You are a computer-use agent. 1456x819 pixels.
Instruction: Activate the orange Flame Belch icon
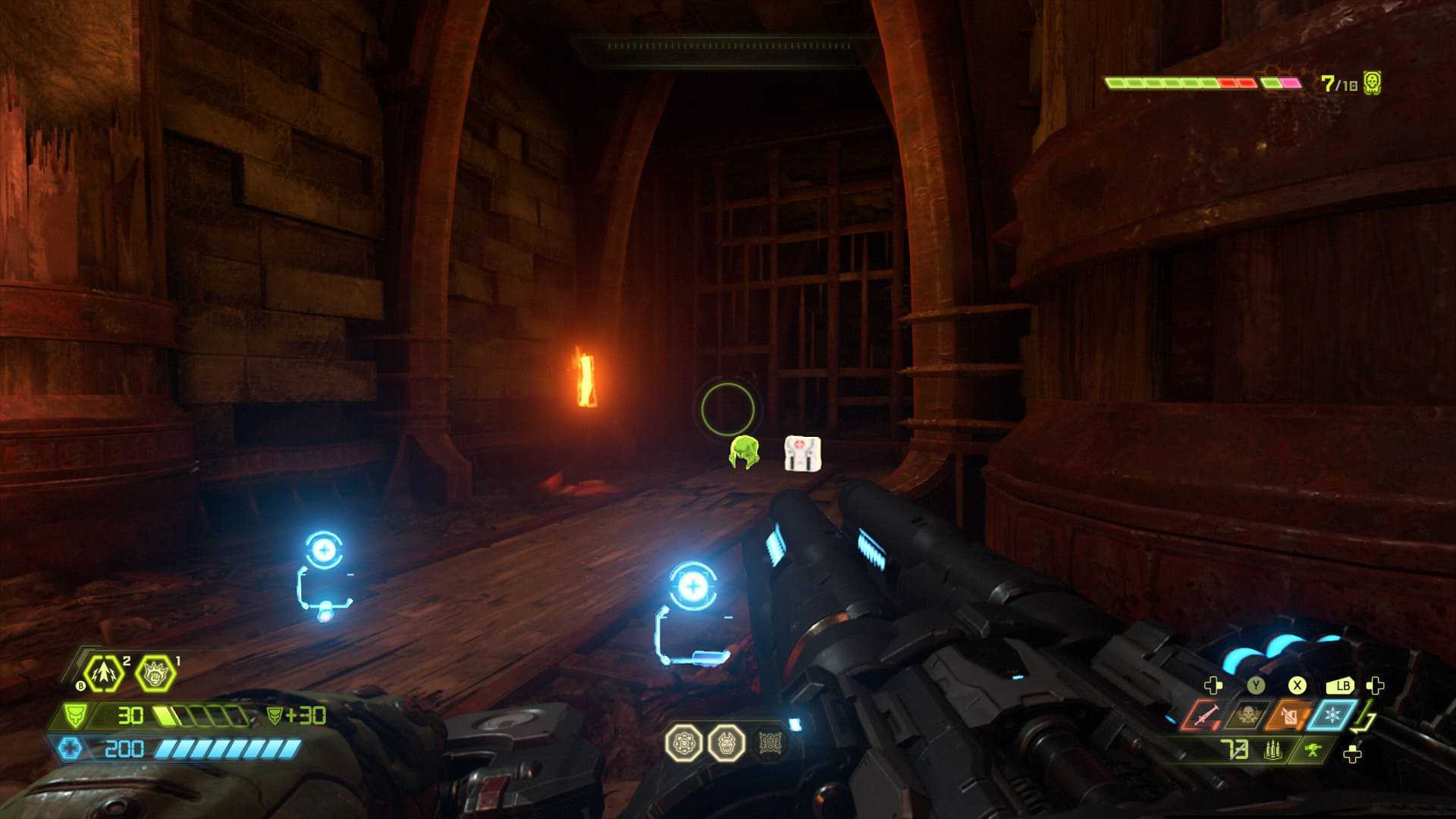[x=1288, y=716]
